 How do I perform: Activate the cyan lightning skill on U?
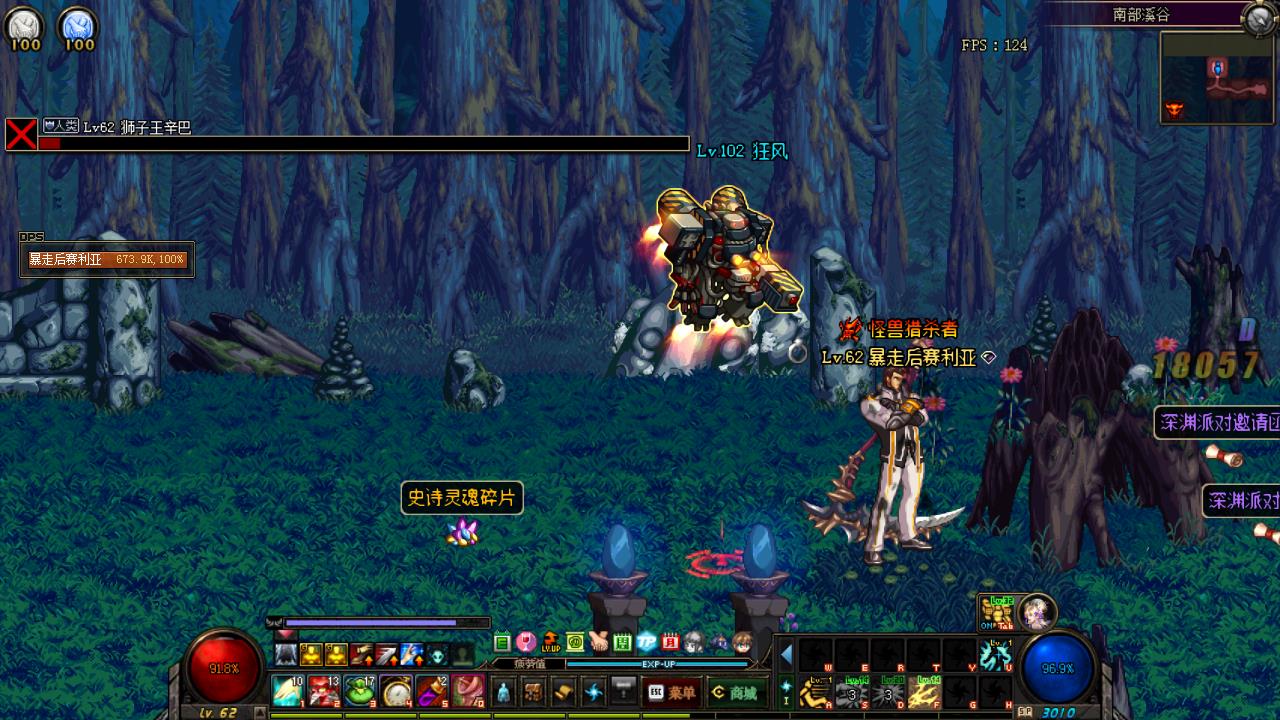(x=994, y=656)
